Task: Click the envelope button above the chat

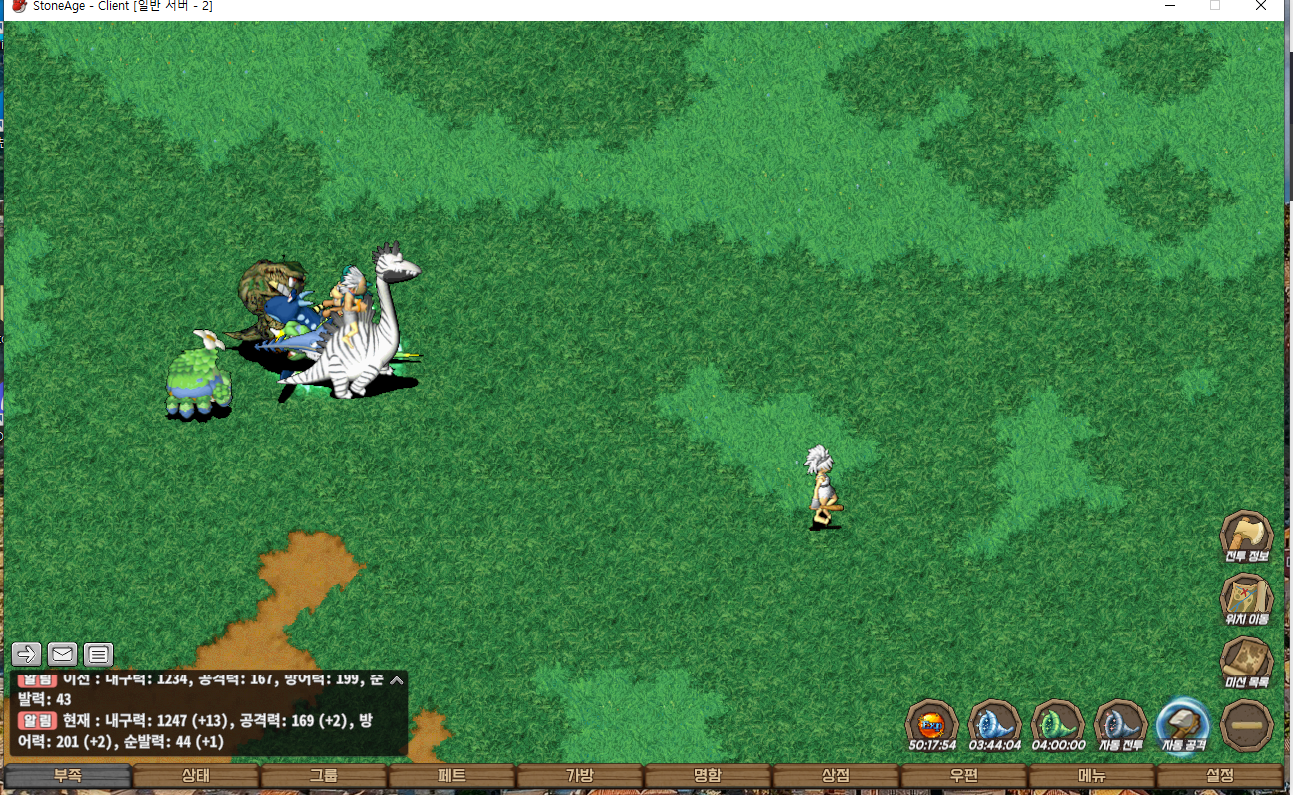Action: click(x=62, y=654)
